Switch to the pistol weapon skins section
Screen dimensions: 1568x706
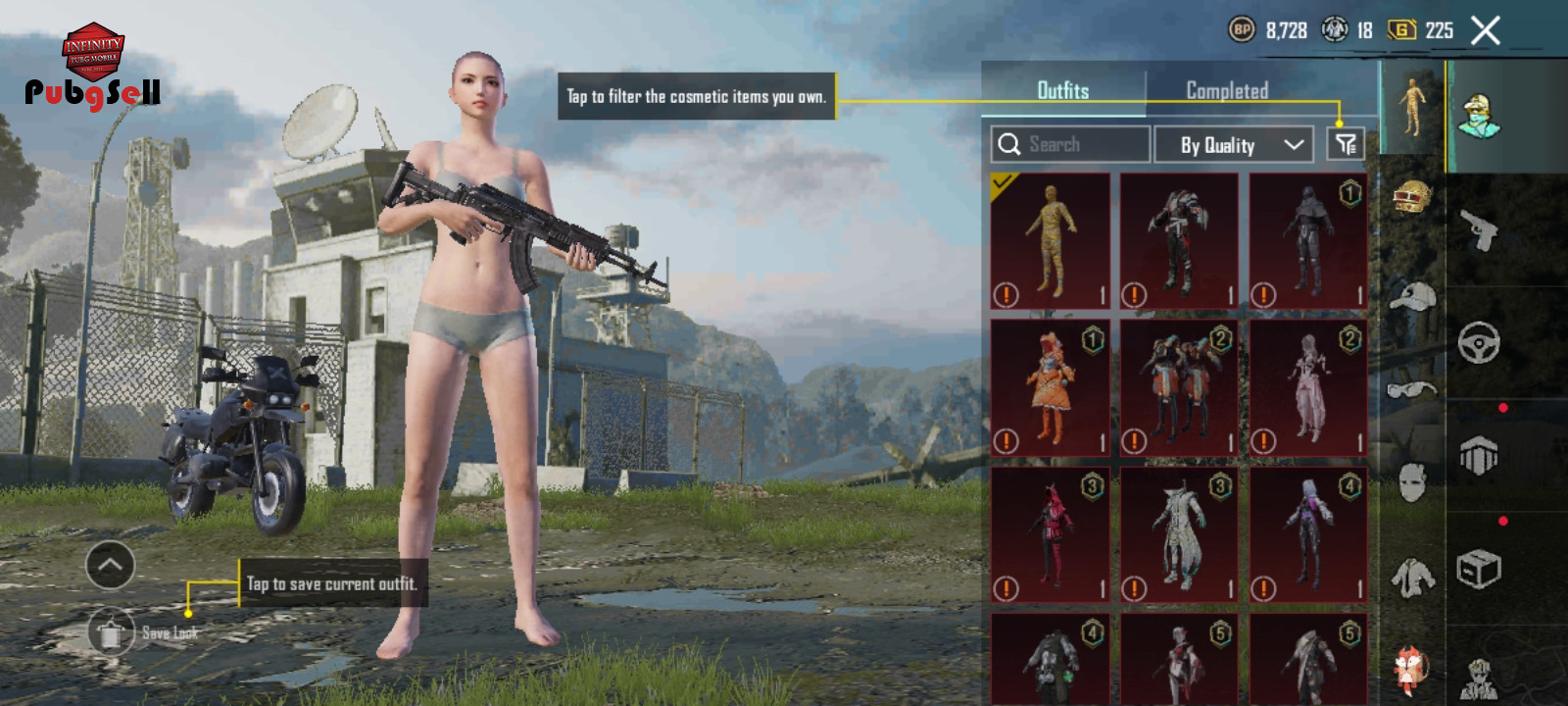click(1479, 230)
